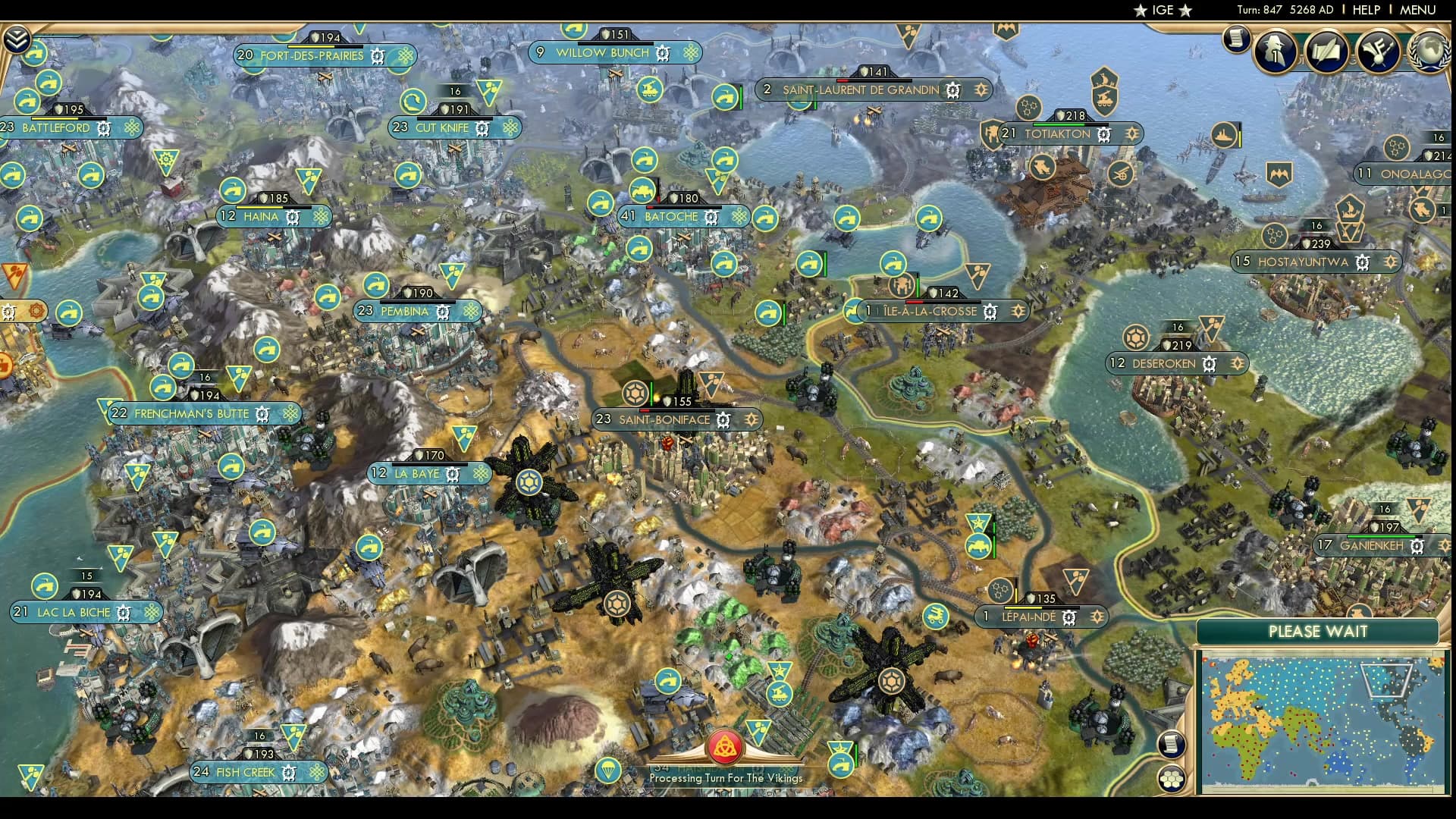The width and height of the screenshot is (1456, 819).
Task: Open the Espionage overview spy icon
Action: click(x=1274, y=49)
